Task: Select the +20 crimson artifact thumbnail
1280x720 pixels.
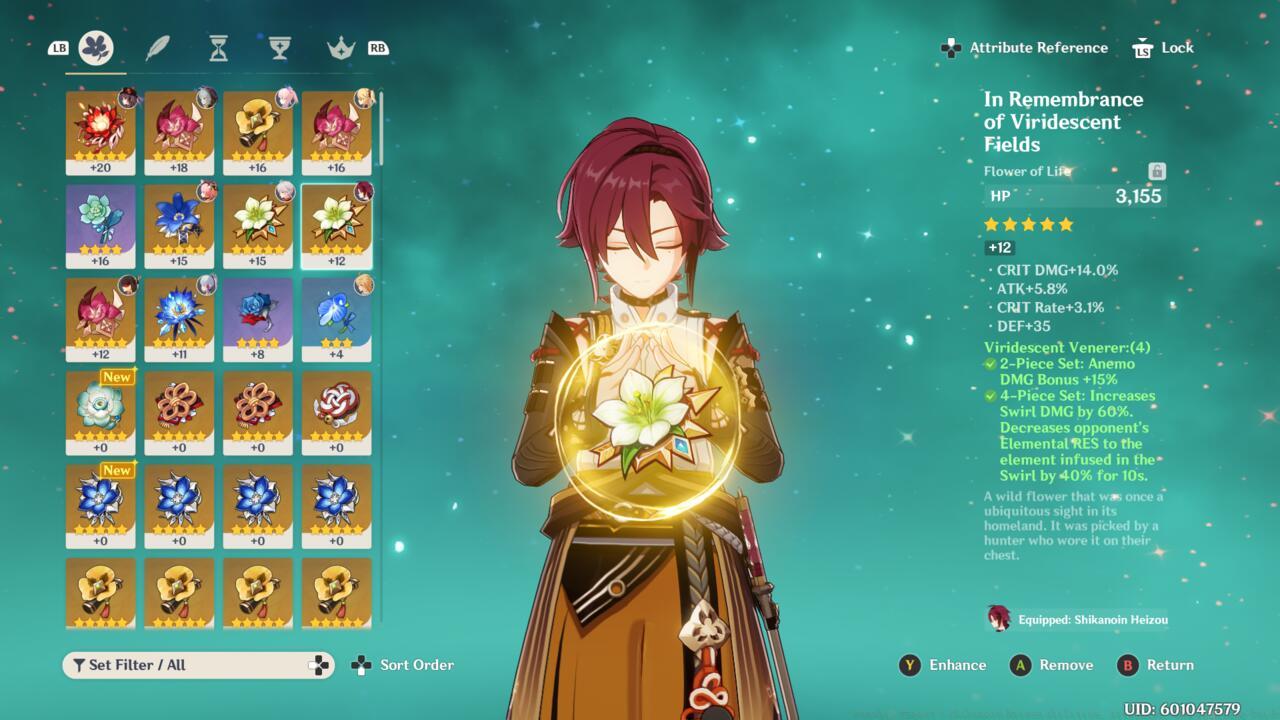Action: 100,130
